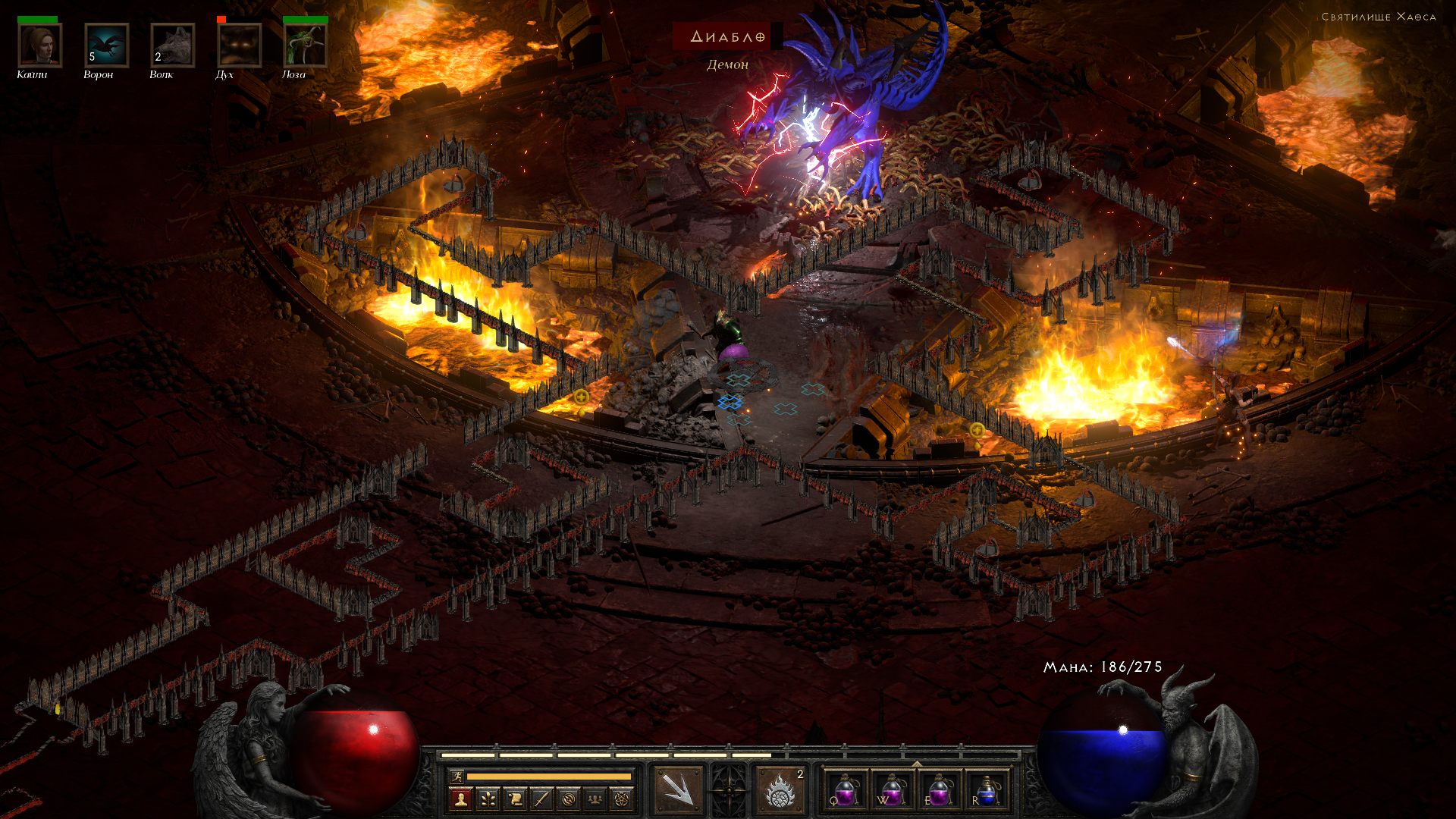
Task: Choose the Волк wolf summon portrait
Action: pyautogui.click(x=172, y=45)
